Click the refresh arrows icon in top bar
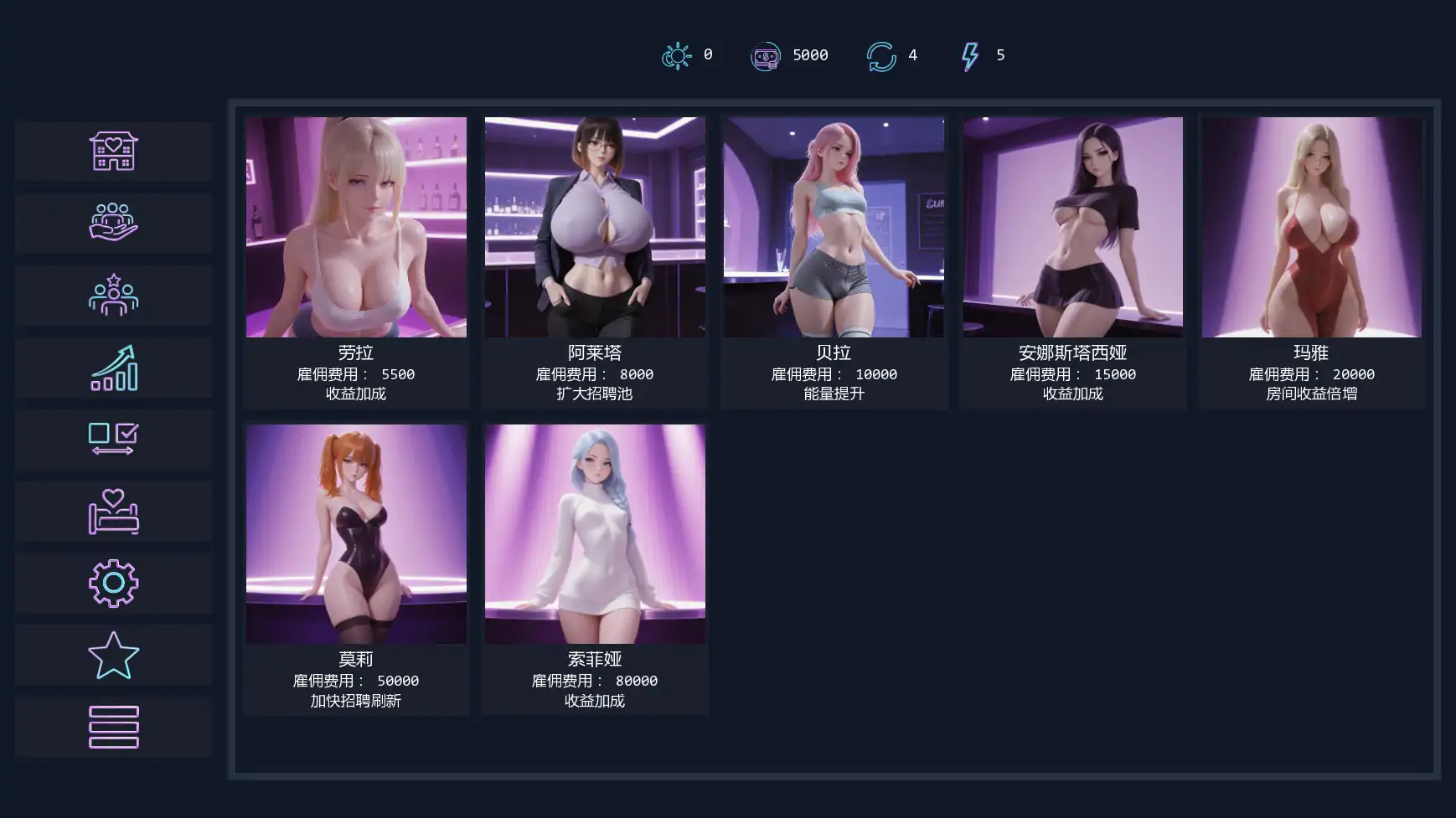The image size is (1456, 818). click(x=881, y=56)
